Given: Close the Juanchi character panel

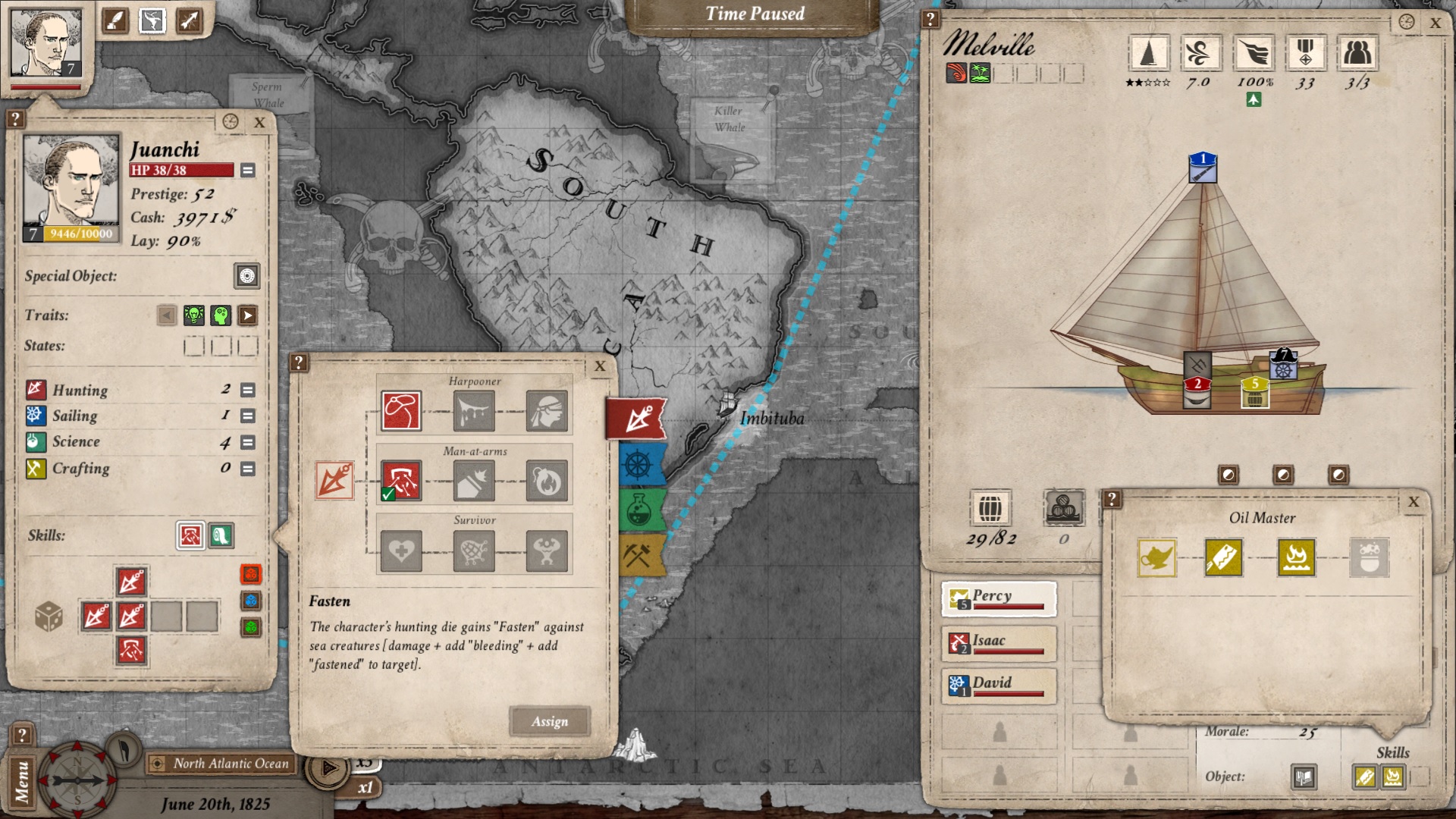Looking at the screenshot, I should pyautogui.click(x=259, y=122).
